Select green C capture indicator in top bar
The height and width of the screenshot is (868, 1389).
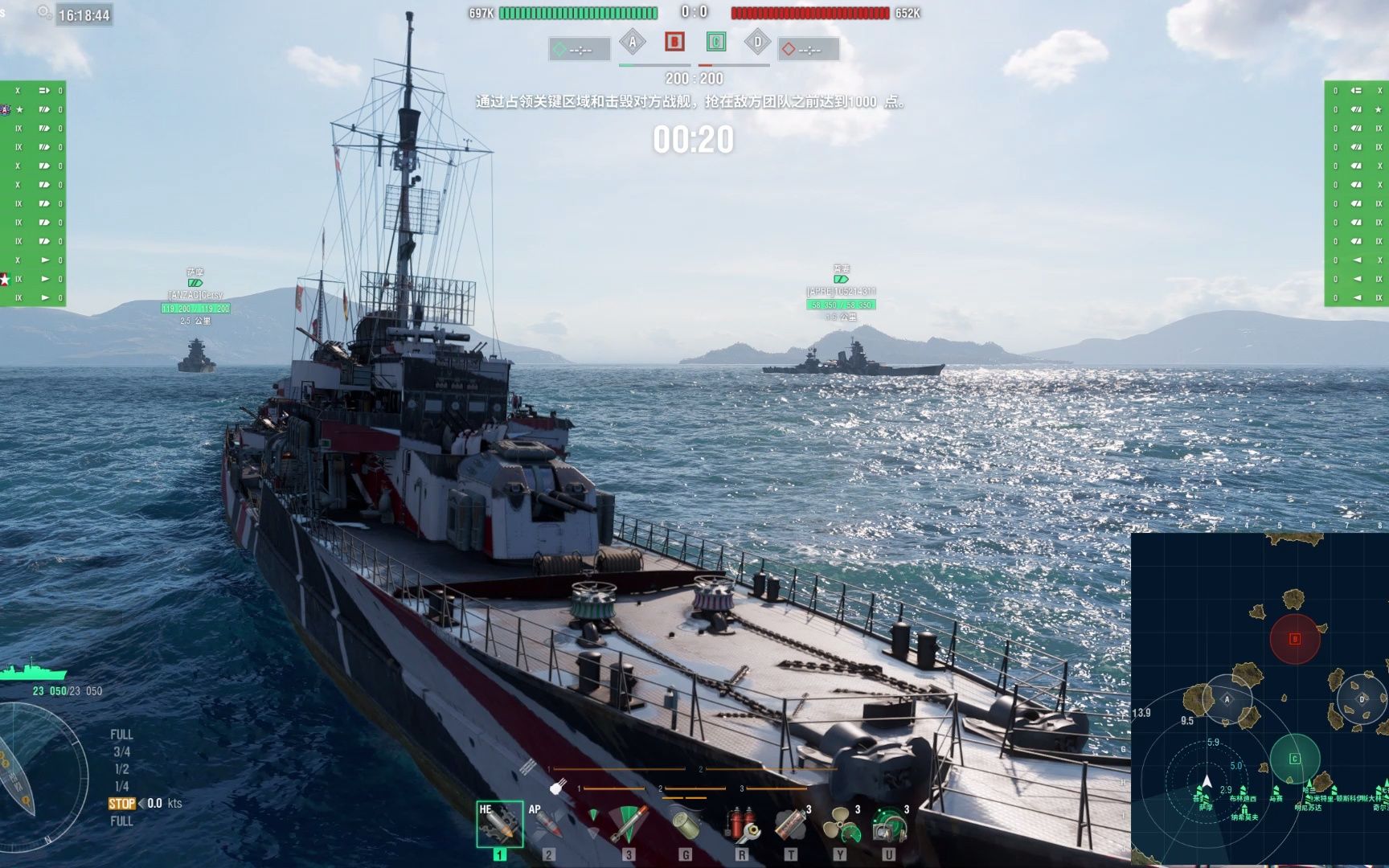(x=715, y=42)
